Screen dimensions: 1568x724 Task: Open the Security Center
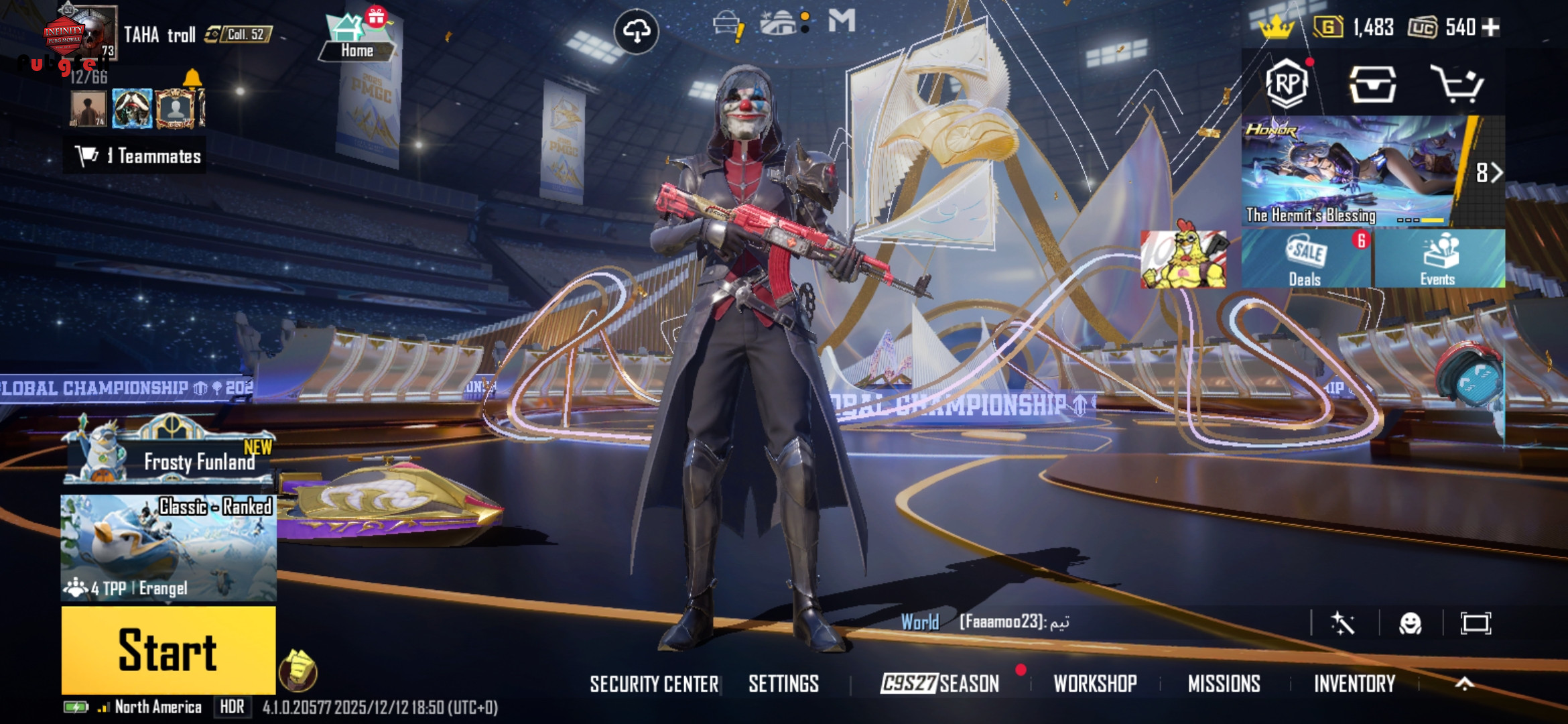click(653, 684)
